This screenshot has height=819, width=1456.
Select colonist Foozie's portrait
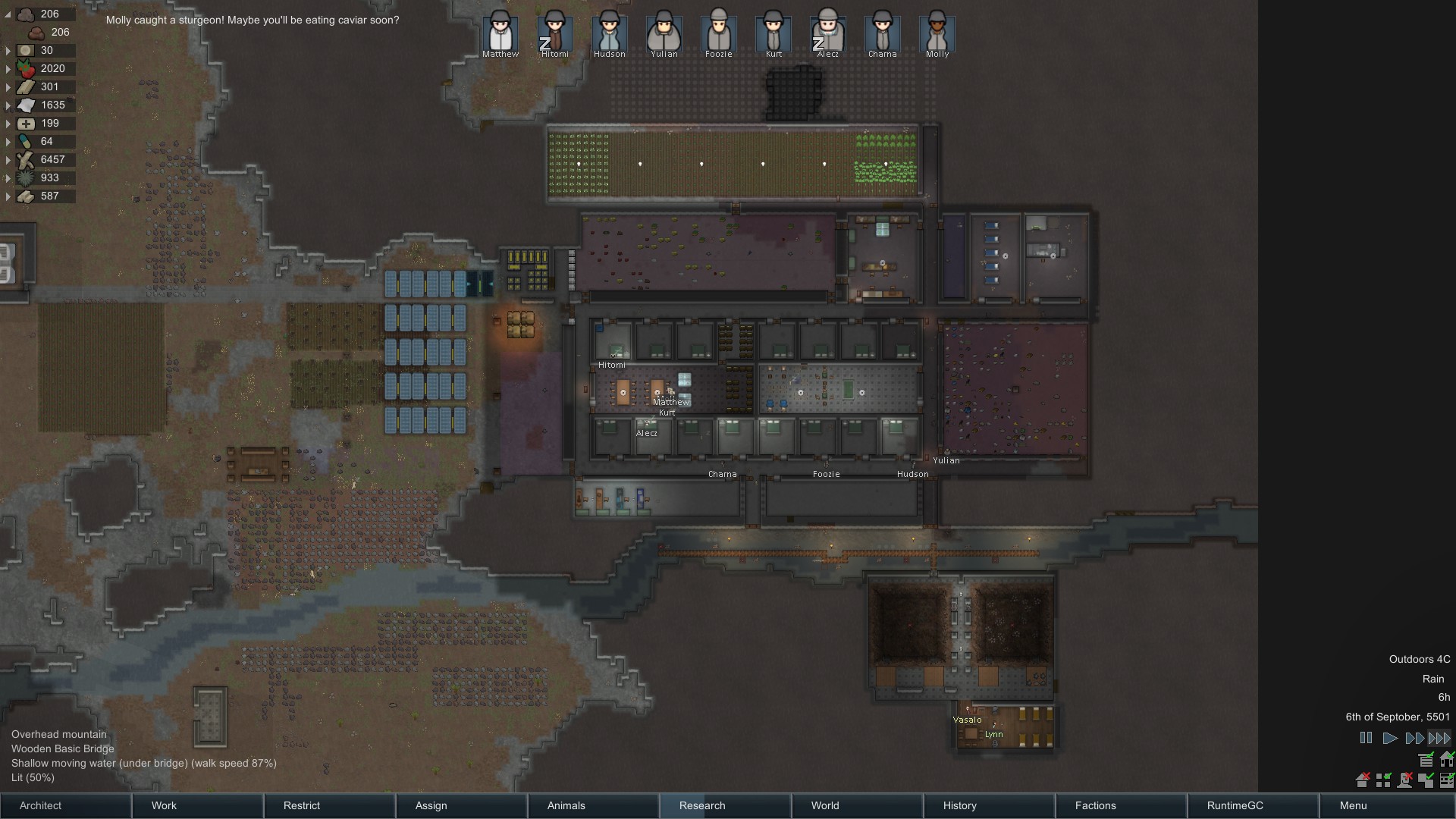click(719, 33)
